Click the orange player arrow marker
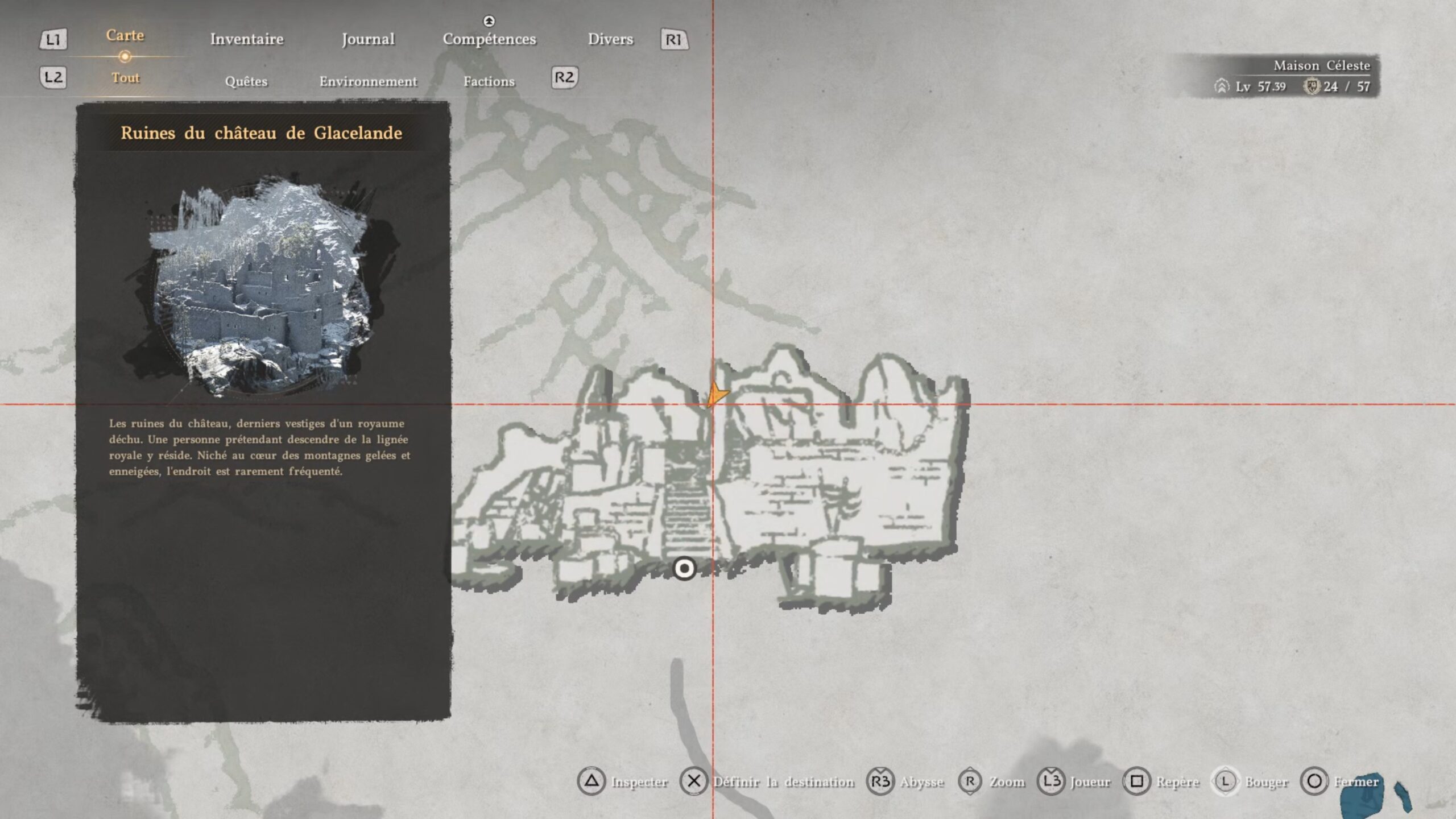 tap(717, 394)
